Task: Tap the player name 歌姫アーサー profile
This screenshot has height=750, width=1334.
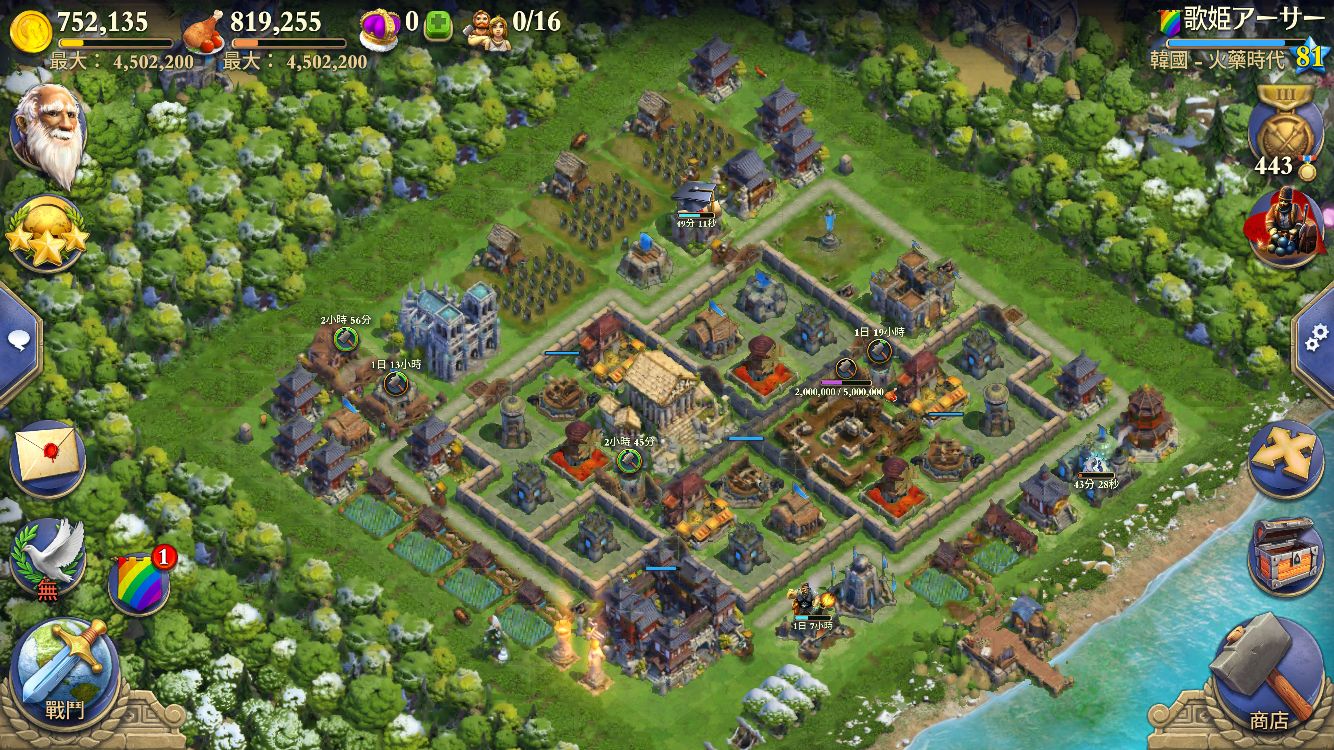Action: coord(1245,19)
